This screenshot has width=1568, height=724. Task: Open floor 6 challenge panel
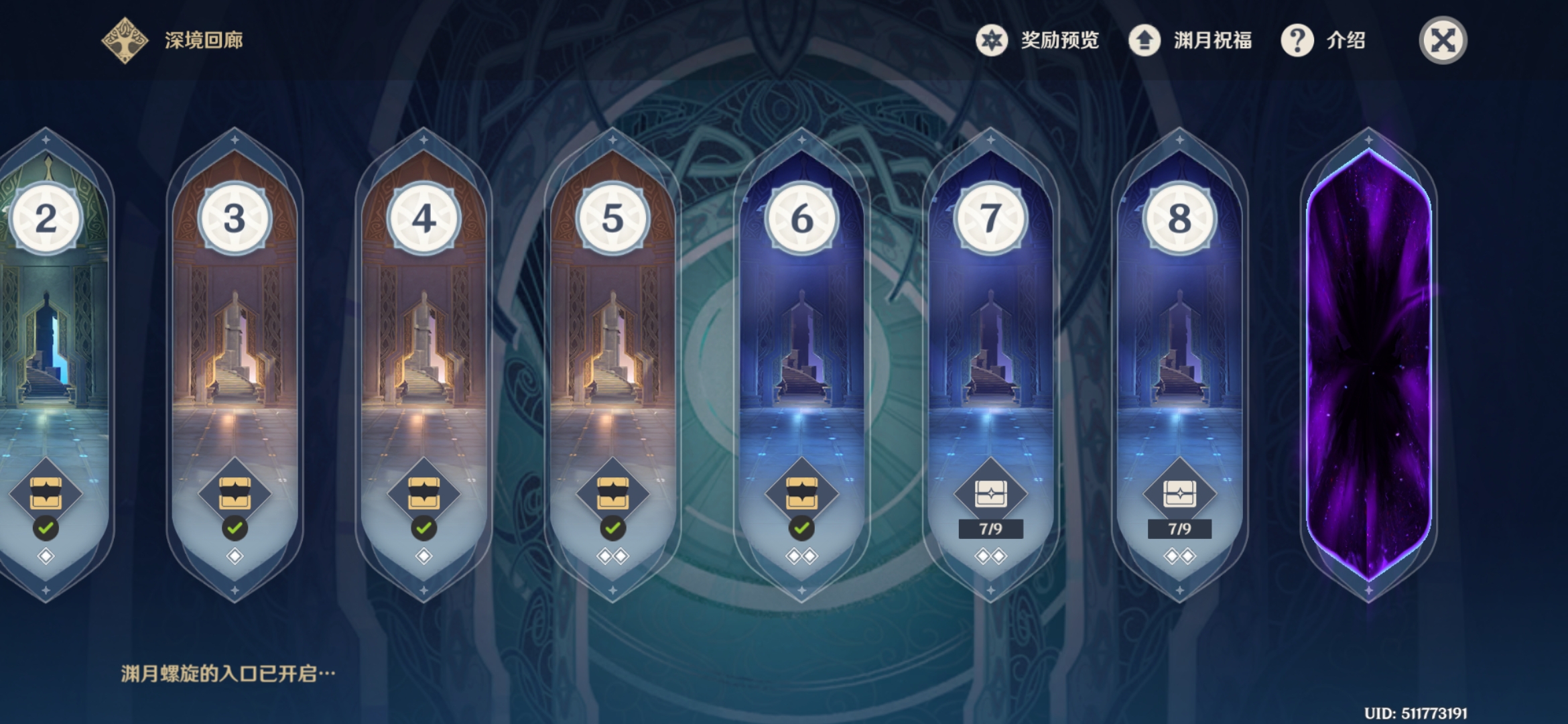801,335
